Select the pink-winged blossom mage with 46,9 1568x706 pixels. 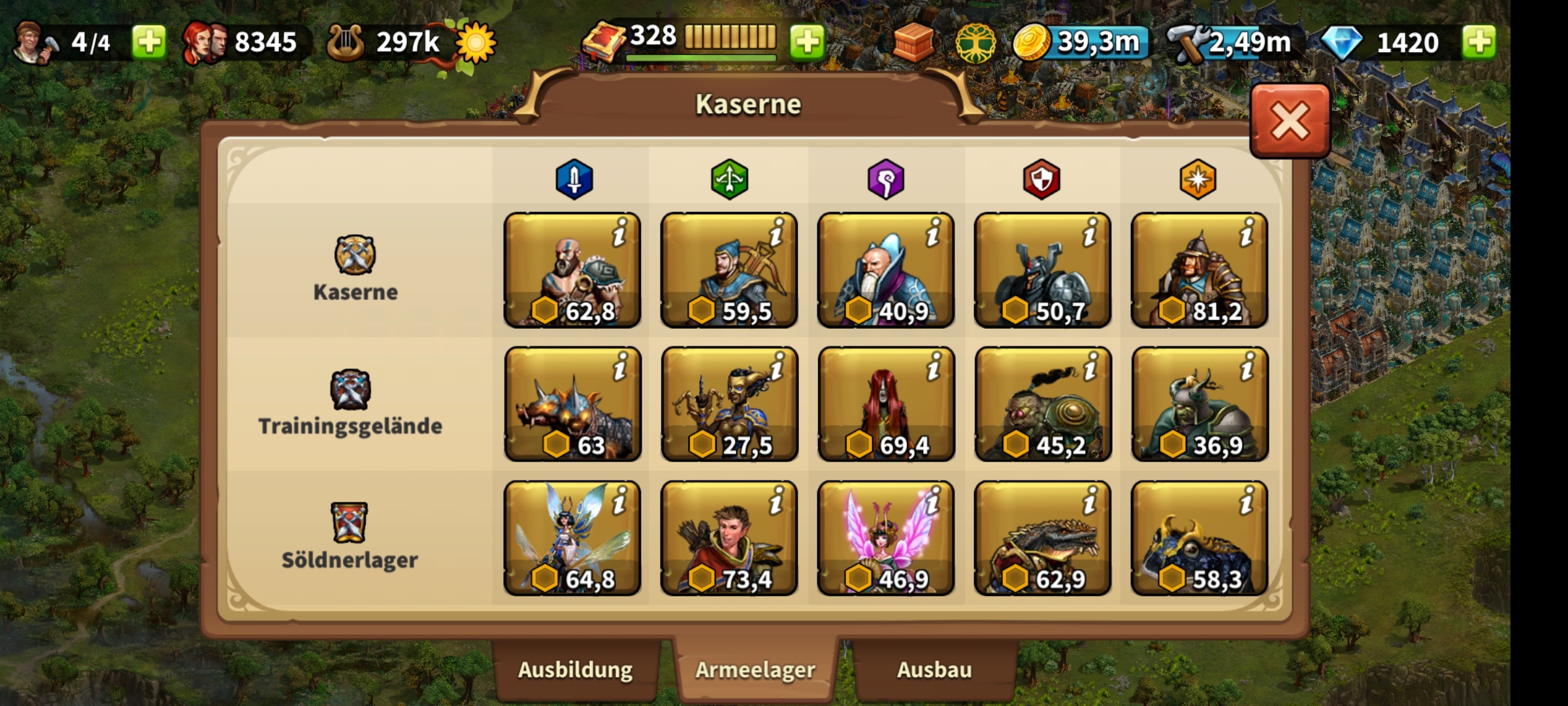886,538
